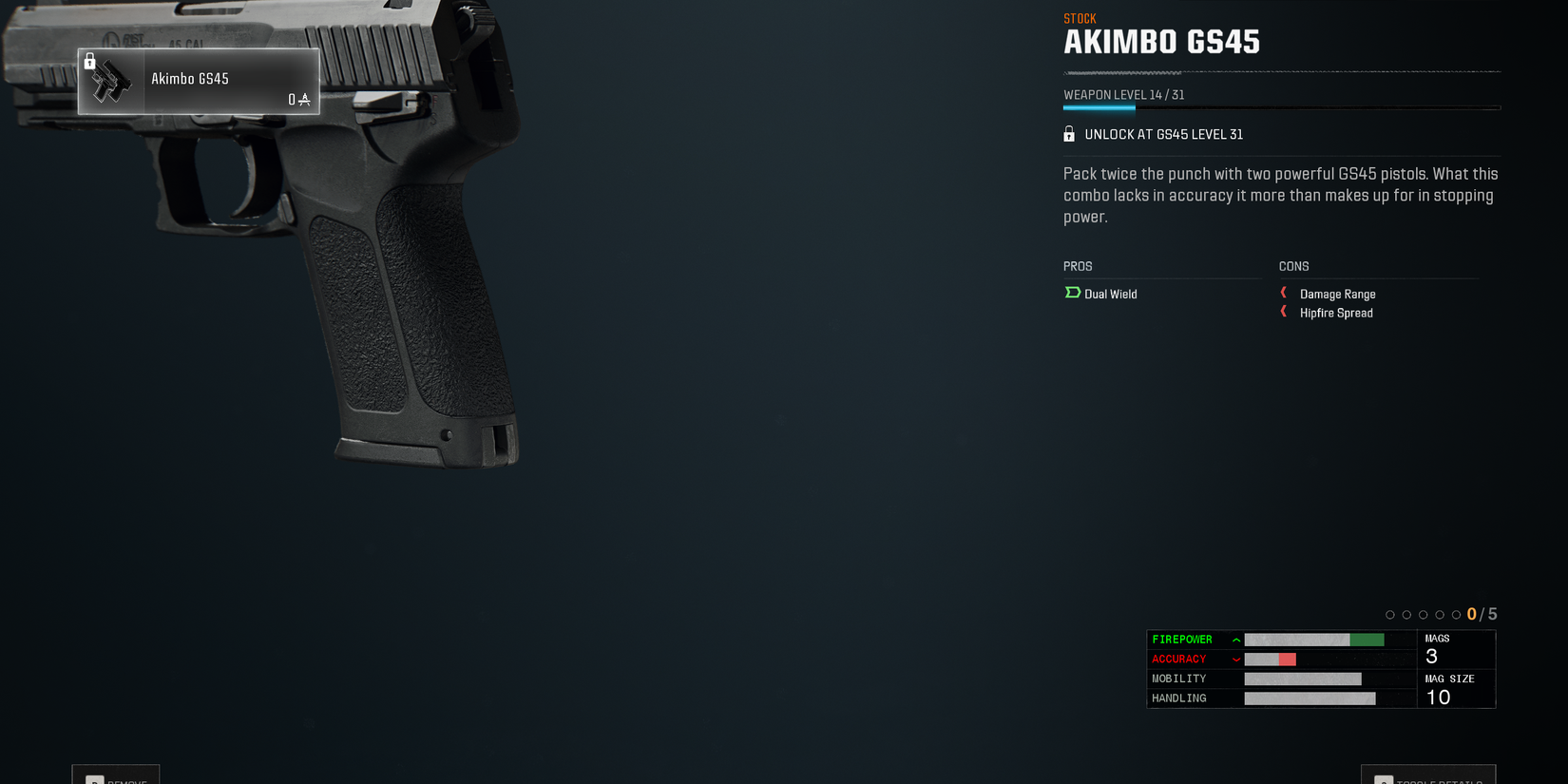Click the Mag Size 10 stat value

(1436, 697)
